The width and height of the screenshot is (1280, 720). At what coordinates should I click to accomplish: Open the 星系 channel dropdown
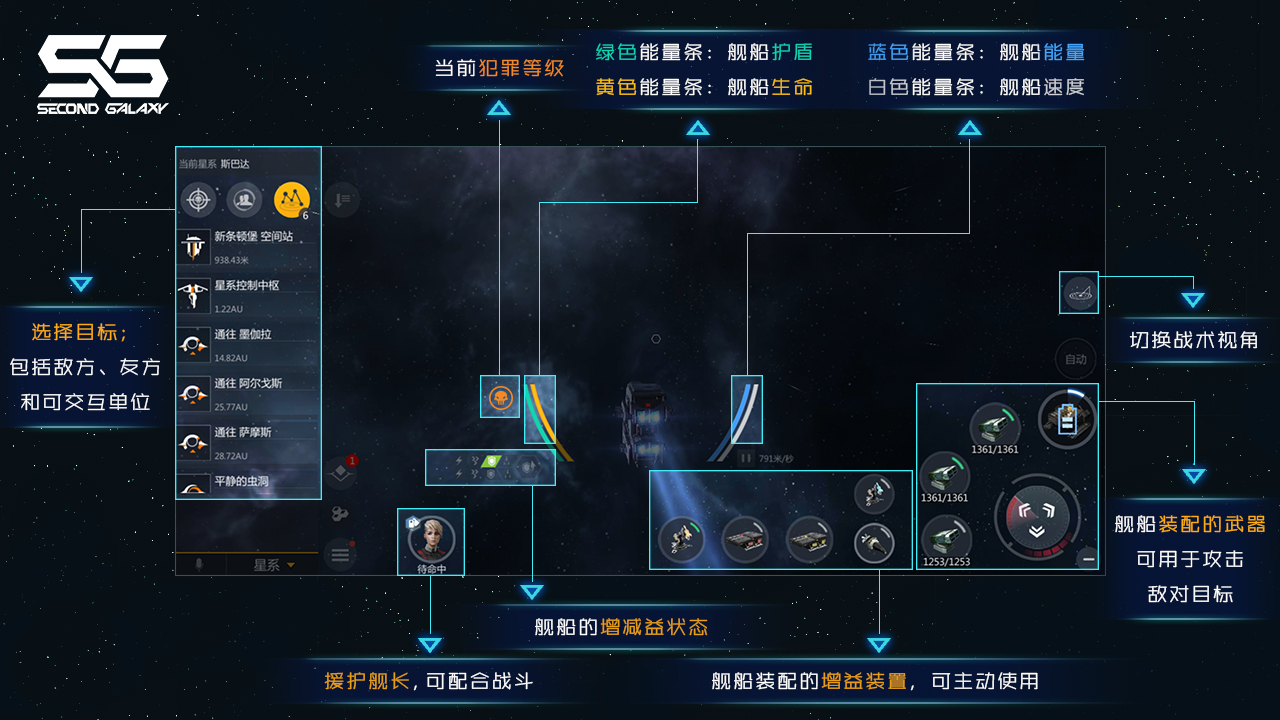(273, 565)
